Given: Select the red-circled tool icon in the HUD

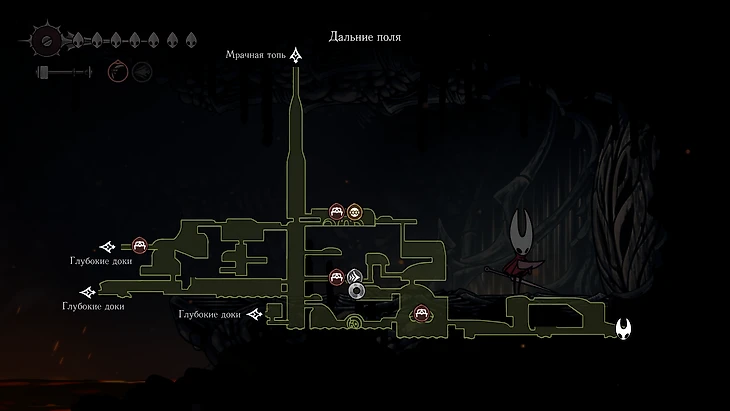Looking at the screenshot, I should tap(117, 72).
